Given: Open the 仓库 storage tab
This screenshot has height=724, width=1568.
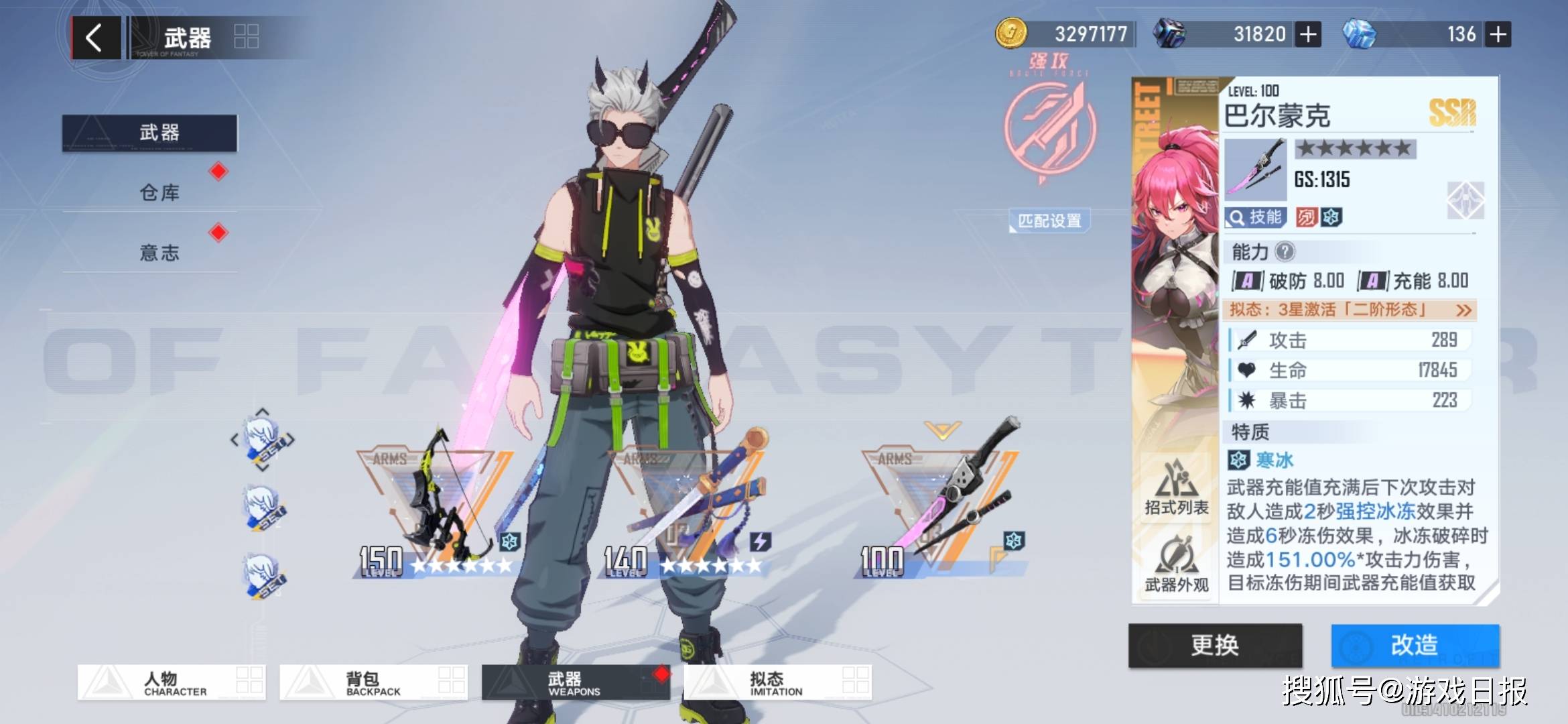Looking at the screenshot, I should pyautogui.click(x=159, y=193).
